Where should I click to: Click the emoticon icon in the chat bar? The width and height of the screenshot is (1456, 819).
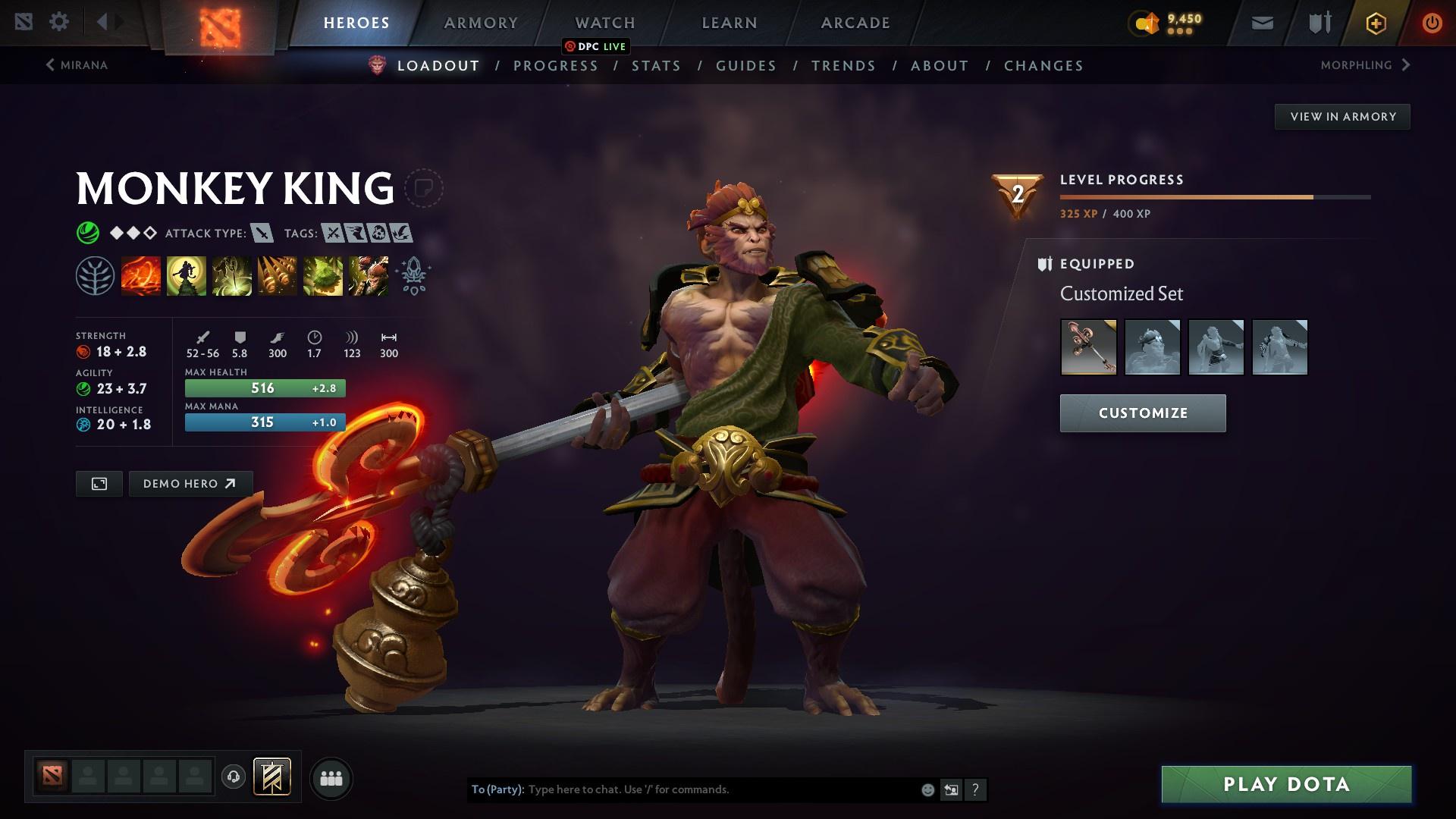point(927,789)
